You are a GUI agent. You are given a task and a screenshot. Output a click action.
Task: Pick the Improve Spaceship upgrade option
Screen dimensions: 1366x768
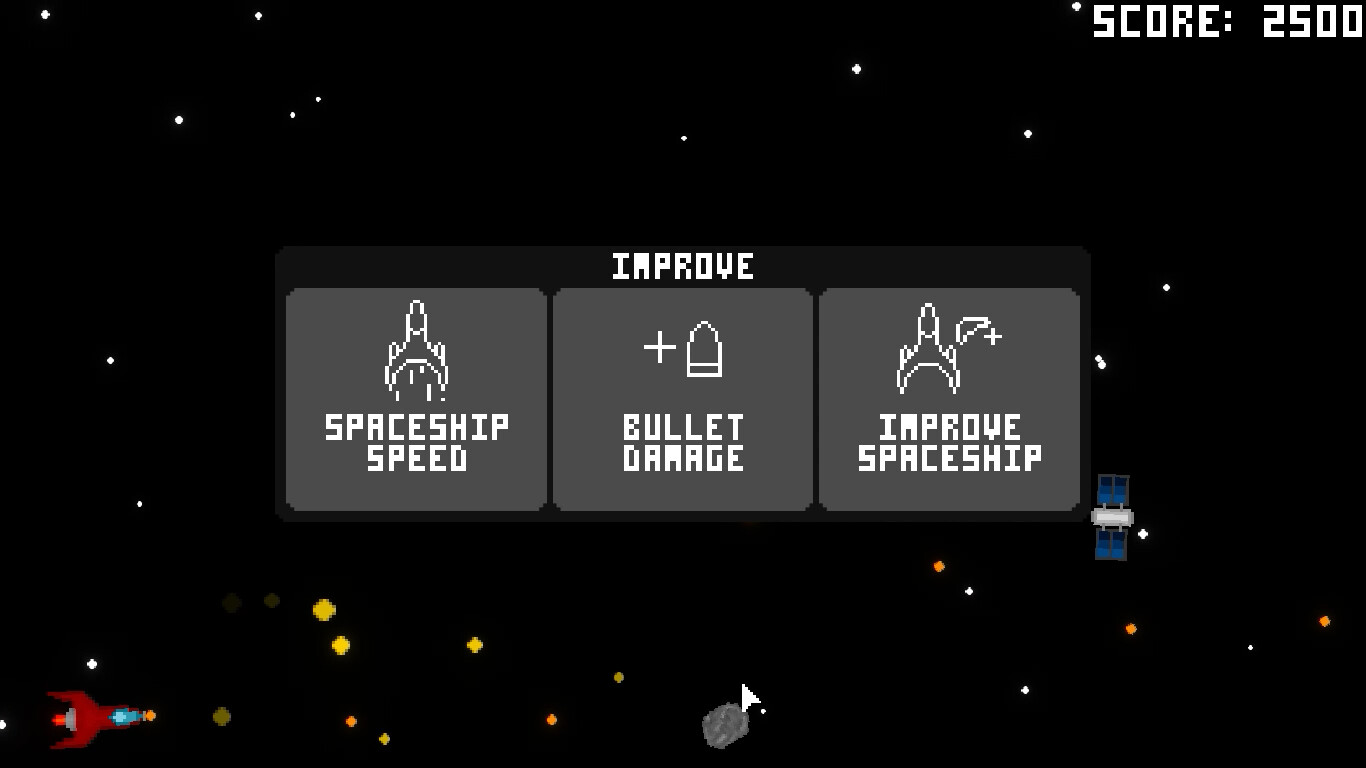948,398
